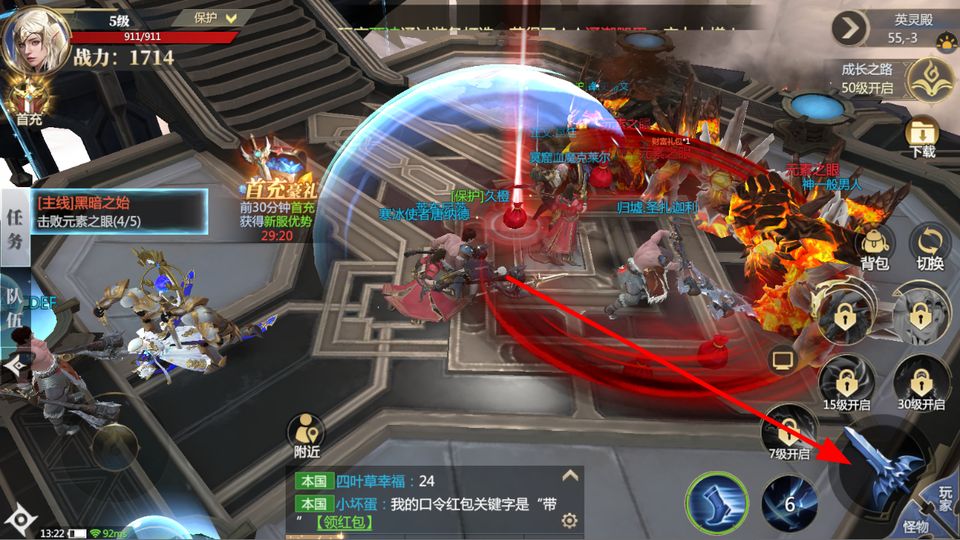Open the 下载 download folder
This screenshot has height=540, width=960.
922,137
